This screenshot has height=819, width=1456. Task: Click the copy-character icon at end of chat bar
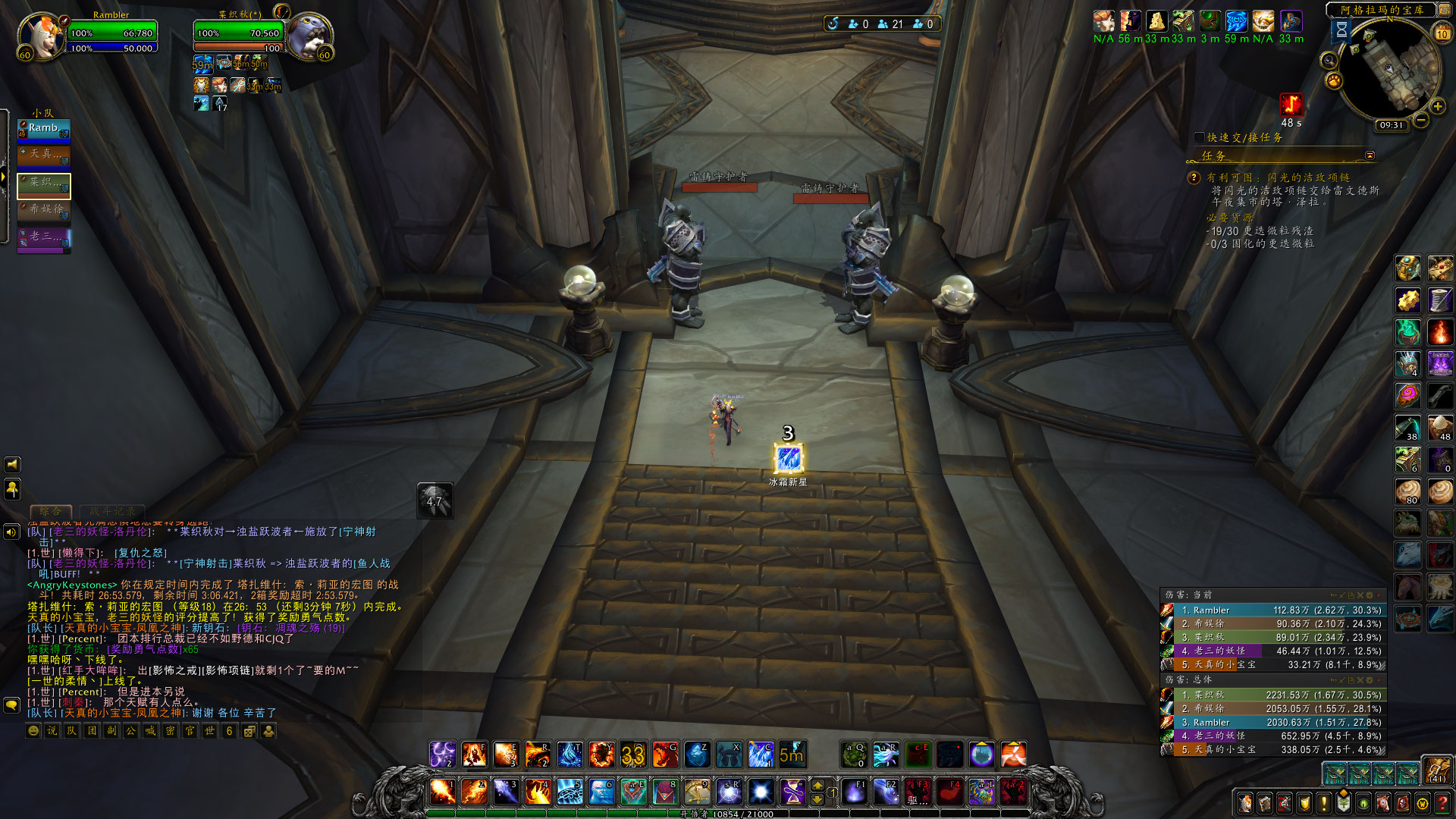(268, 732)
